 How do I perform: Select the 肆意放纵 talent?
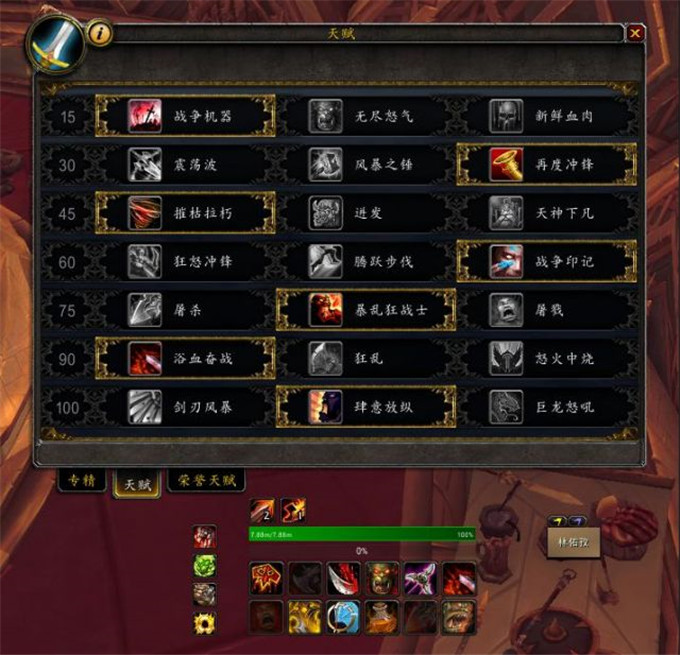coord(366,407)
